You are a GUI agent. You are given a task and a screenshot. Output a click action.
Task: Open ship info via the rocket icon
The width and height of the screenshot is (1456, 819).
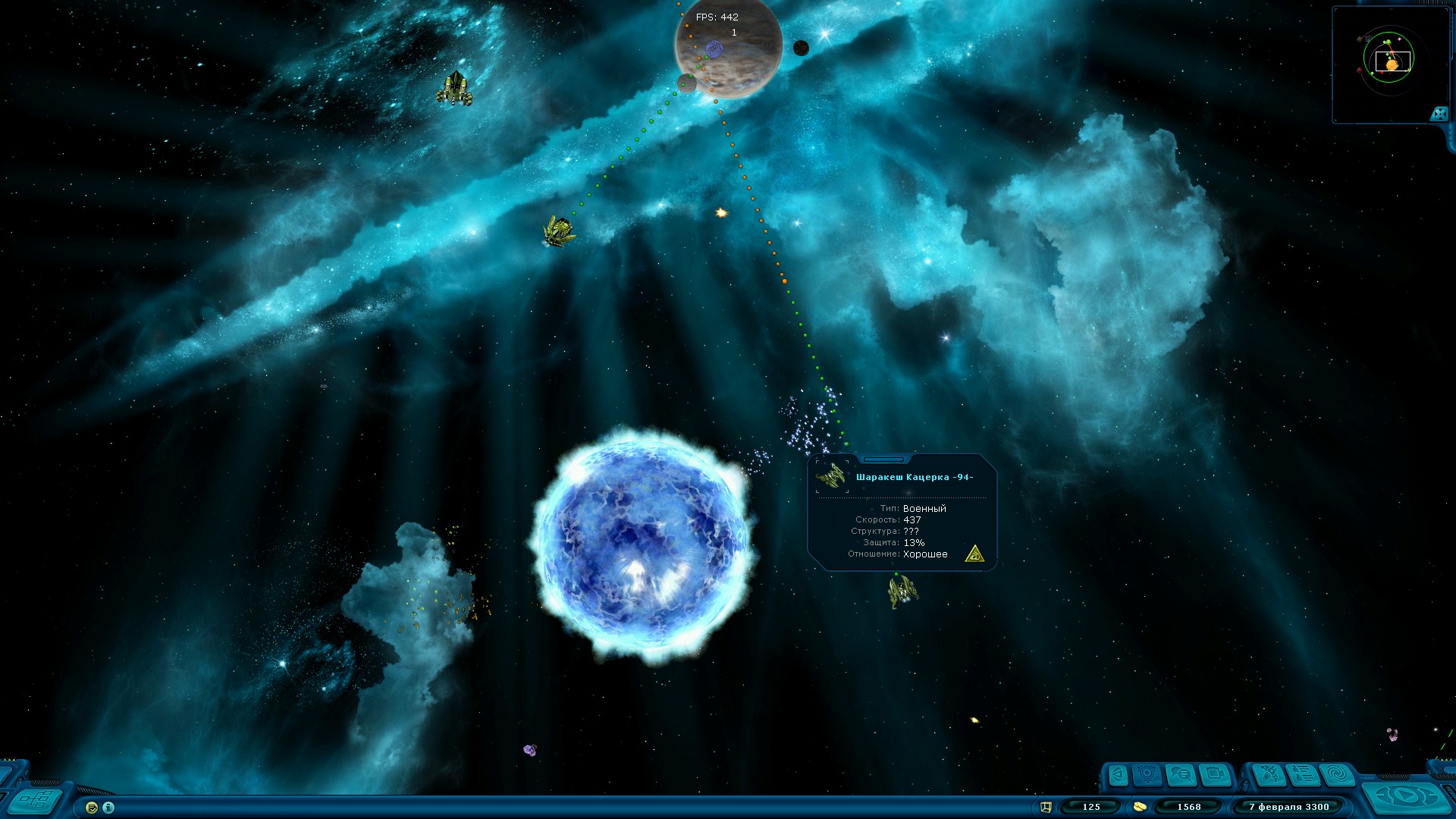click(x=1269, y=773)
